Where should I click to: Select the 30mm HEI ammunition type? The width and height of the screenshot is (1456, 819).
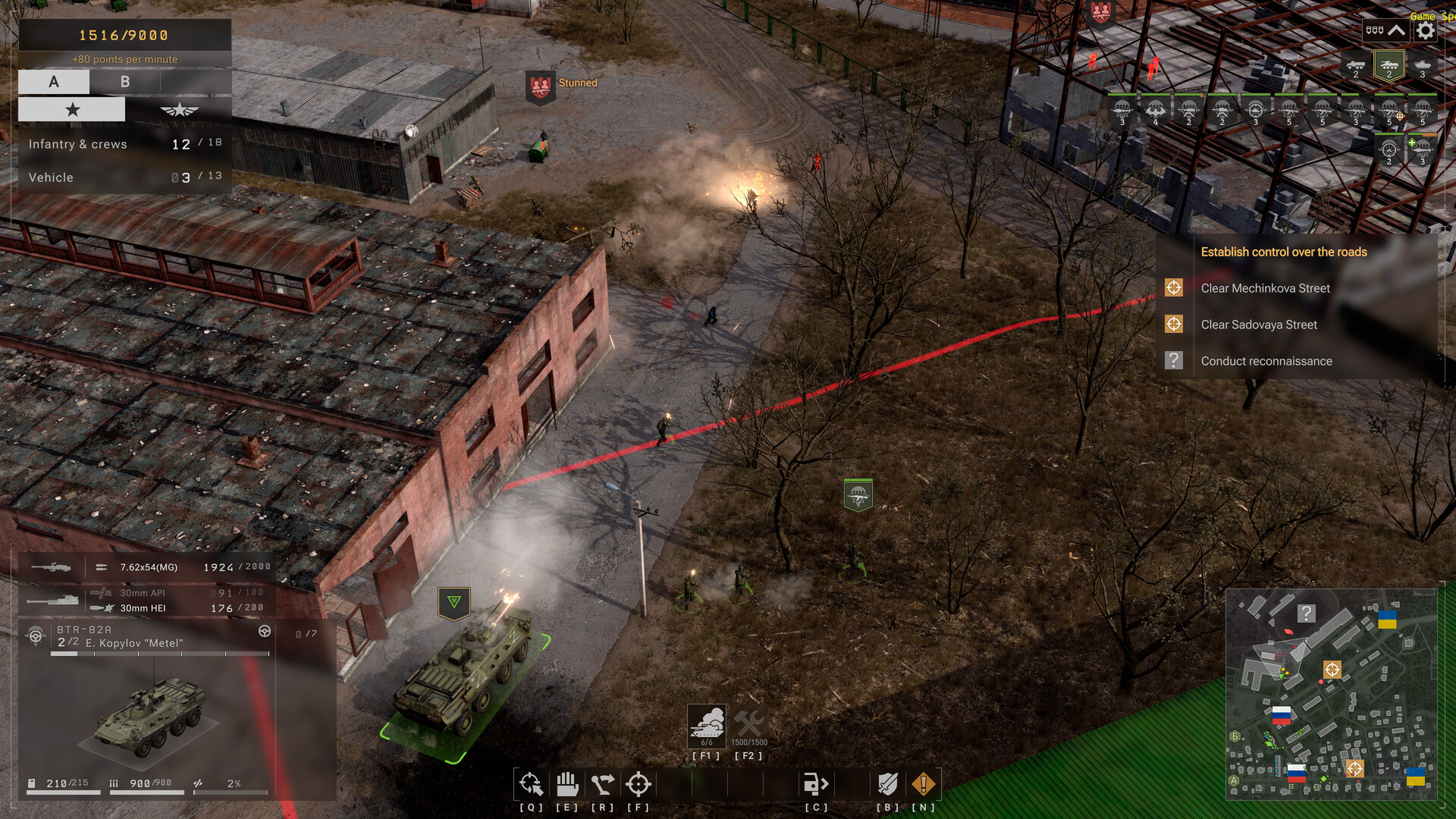point(143,607)
